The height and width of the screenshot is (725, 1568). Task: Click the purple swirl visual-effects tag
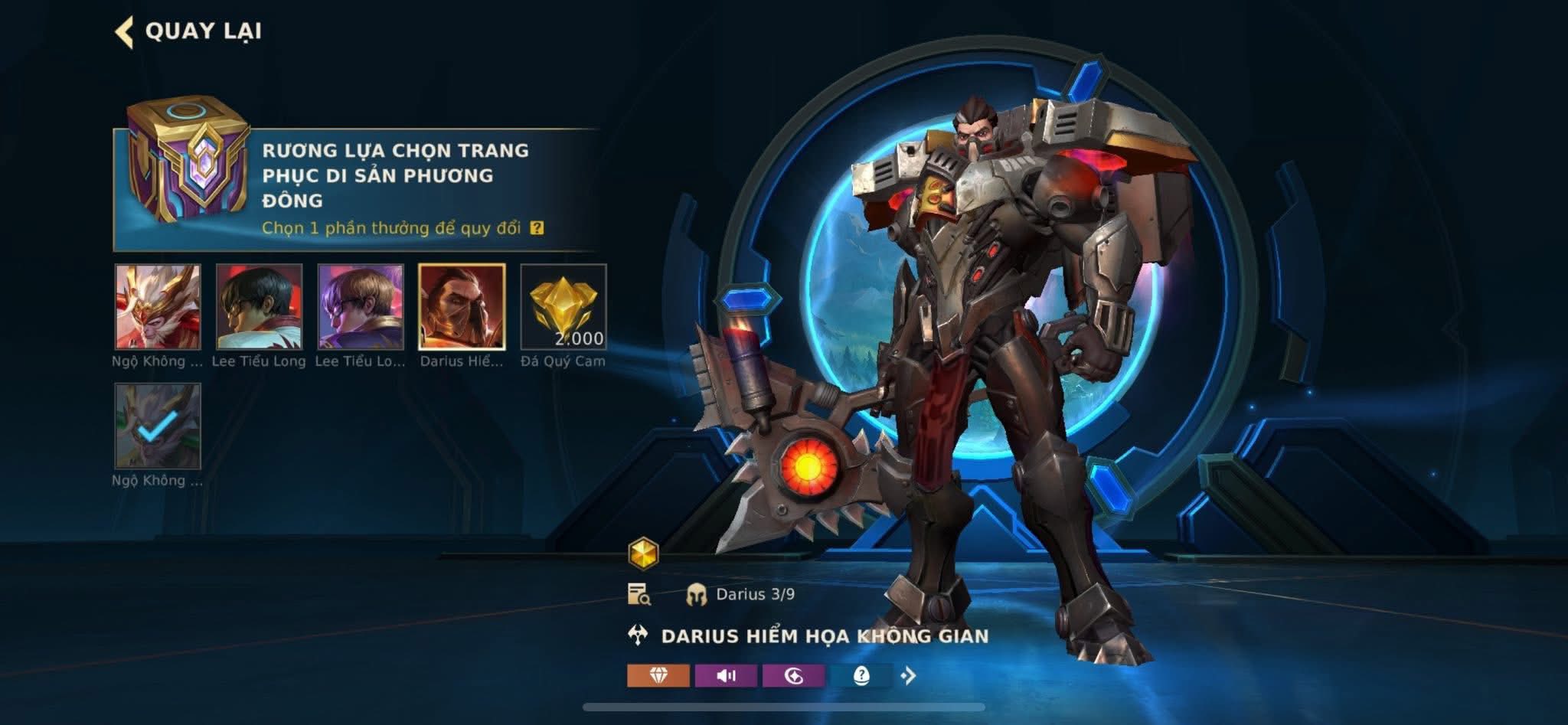793,675
